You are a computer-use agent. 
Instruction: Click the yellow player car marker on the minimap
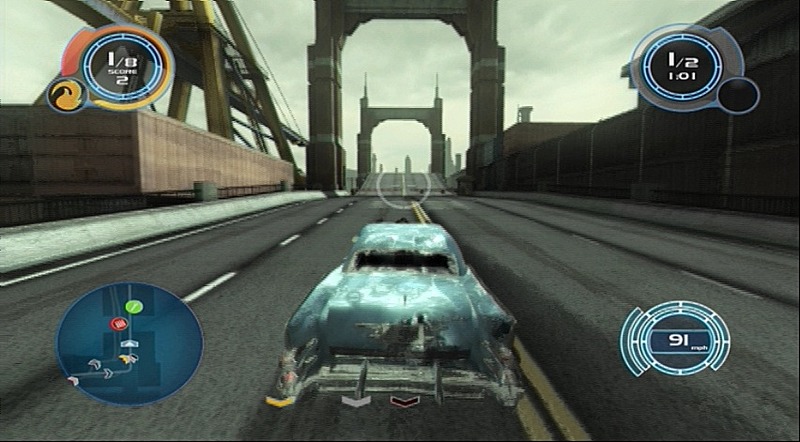(126, 357)
